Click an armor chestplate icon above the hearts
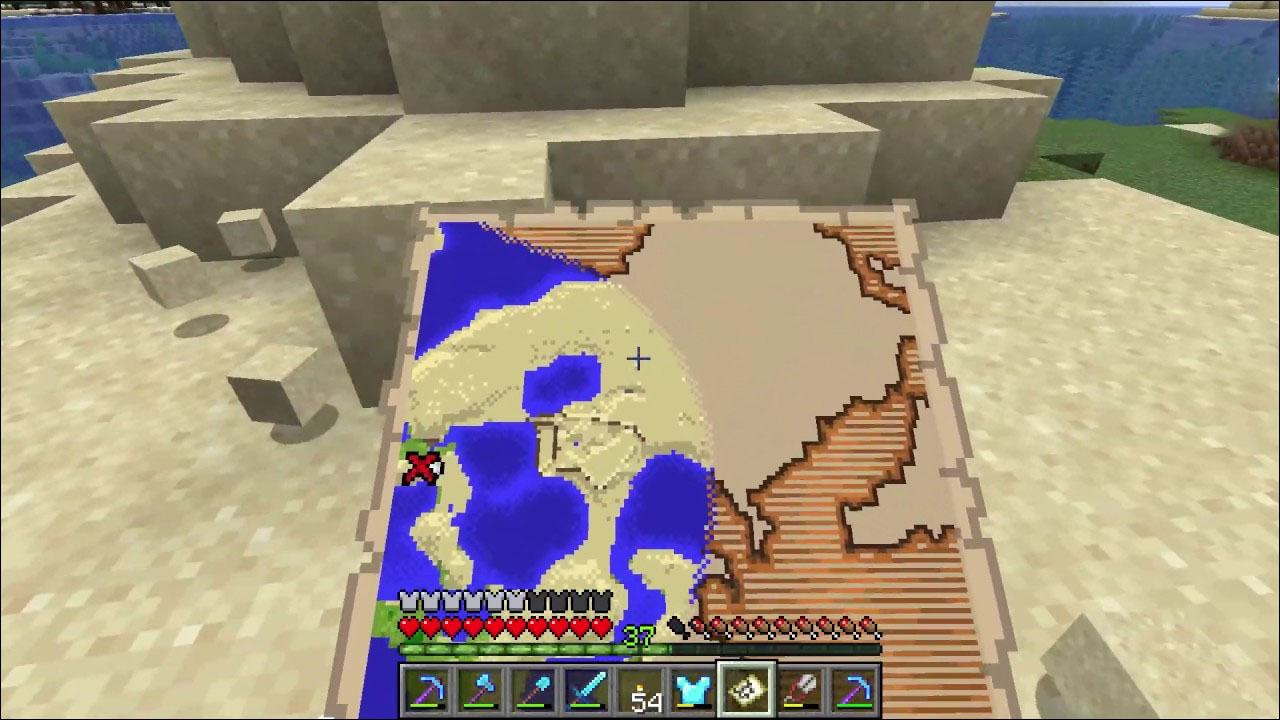Image resolution: width=1280 pixels, height=720 pixels. (x=410, y=601)
